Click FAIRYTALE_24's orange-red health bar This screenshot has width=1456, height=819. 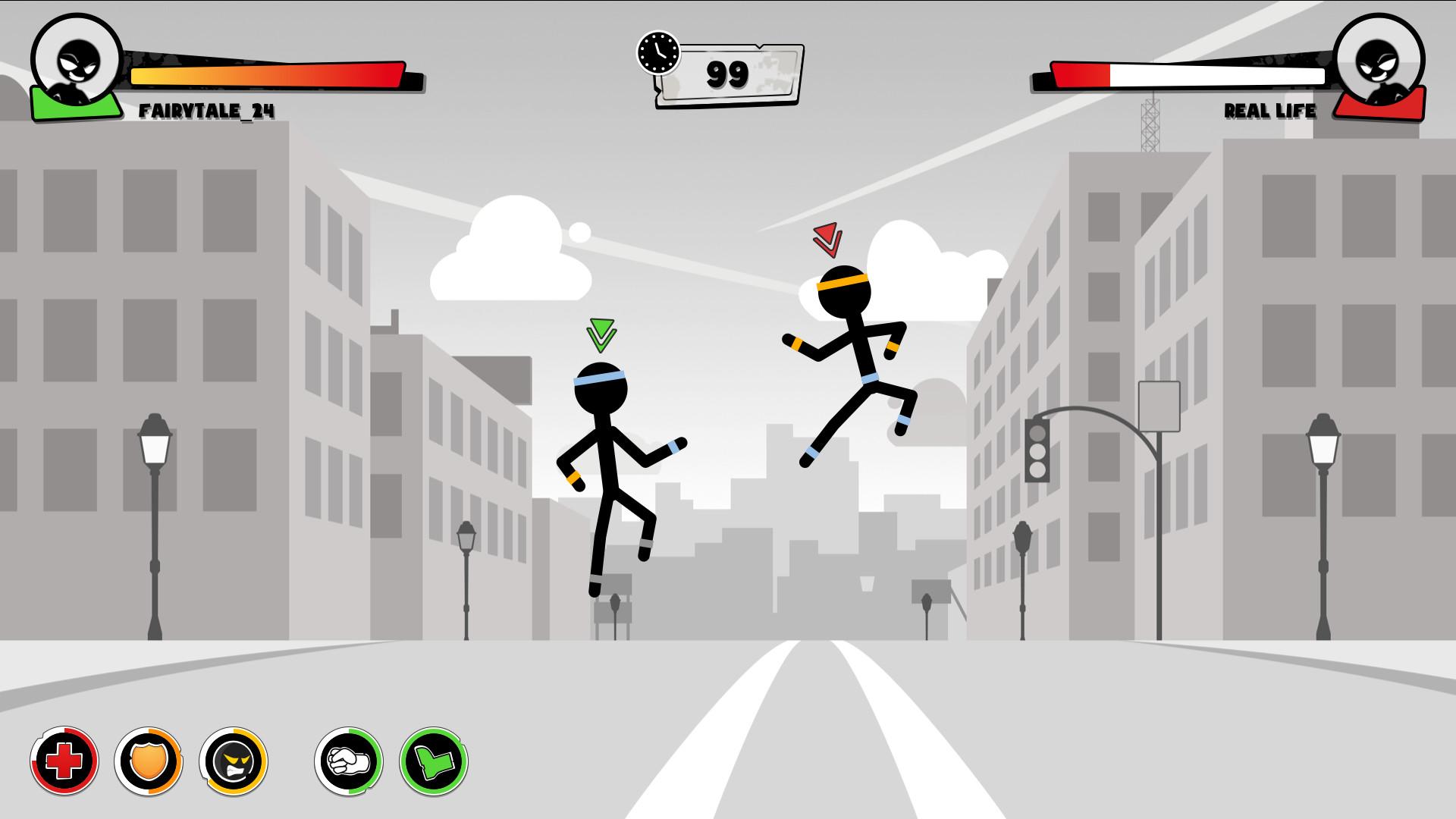pos(265,74)
